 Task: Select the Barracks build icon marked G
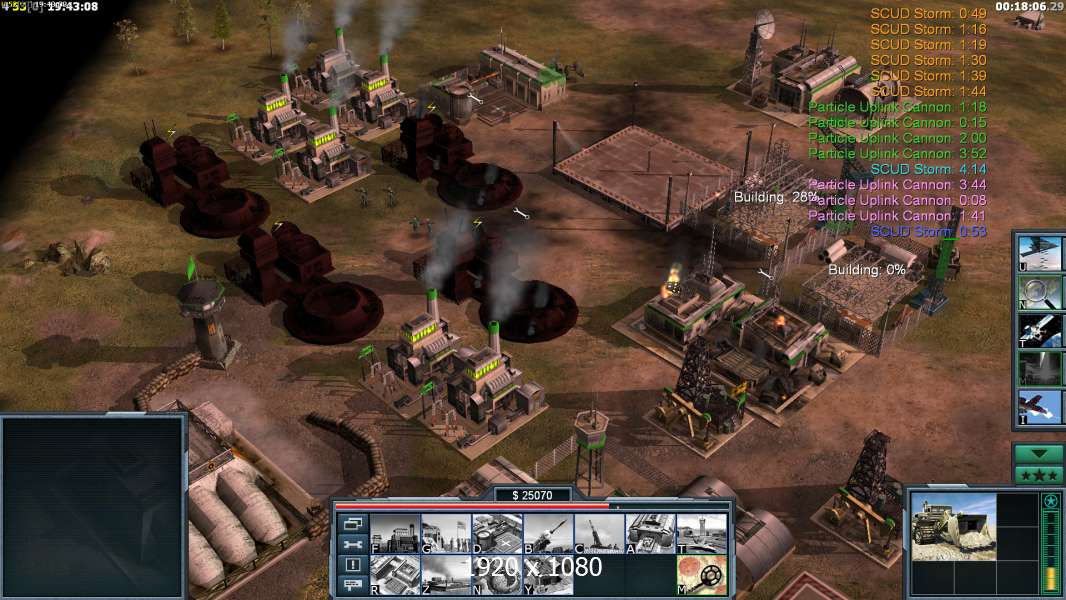[446, 534]
